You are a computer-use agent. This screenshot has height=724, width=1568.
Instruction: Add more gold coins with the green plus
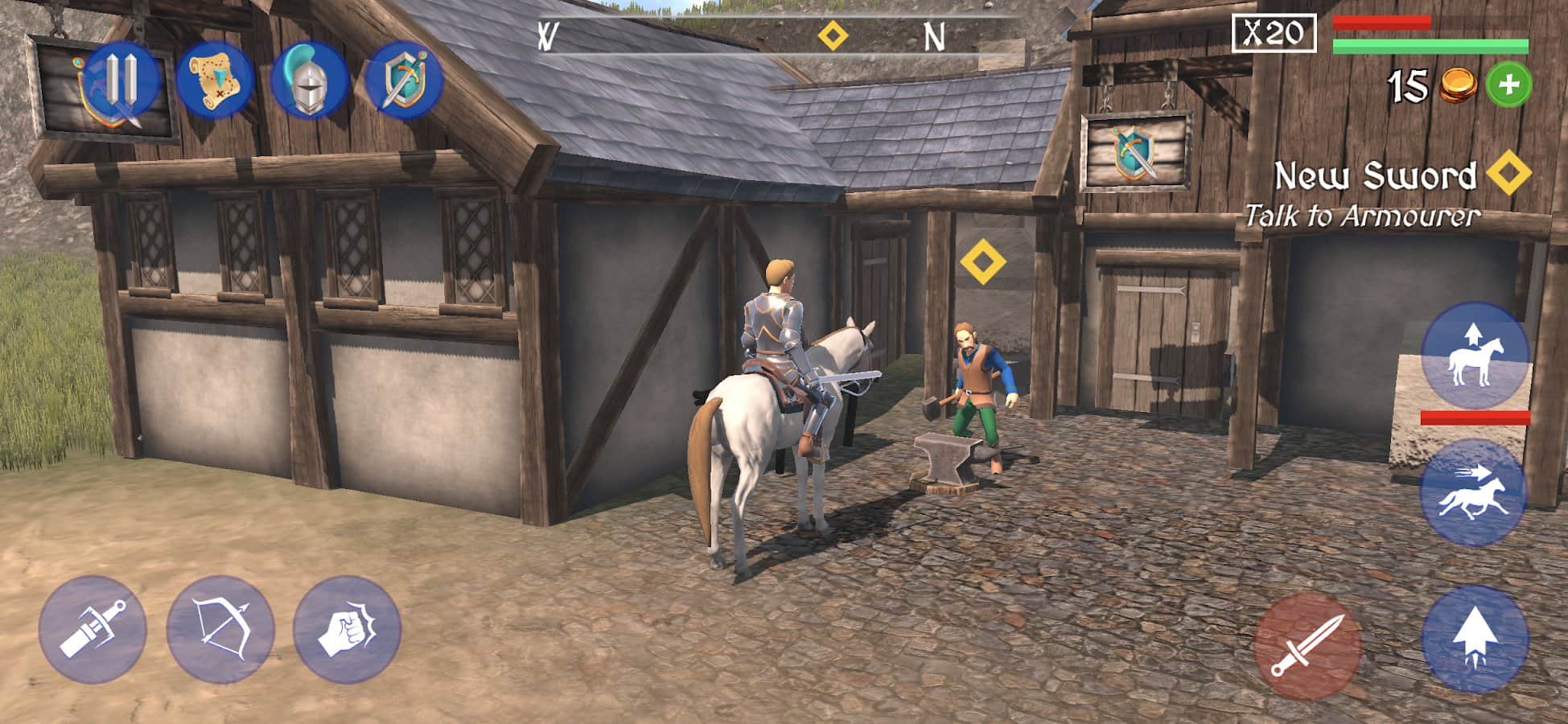coord(1508,85)
